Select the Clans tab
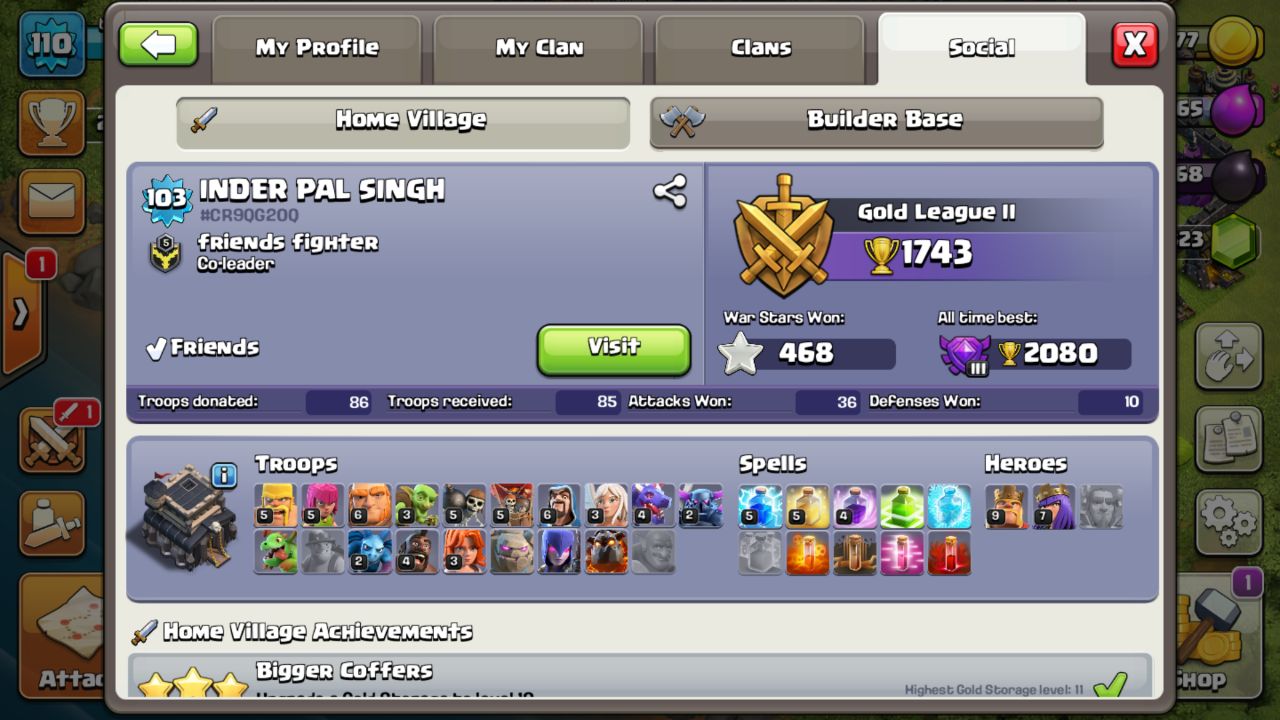Image resolution: width=1280 pixels, height=720 pixels. [761, 47]
